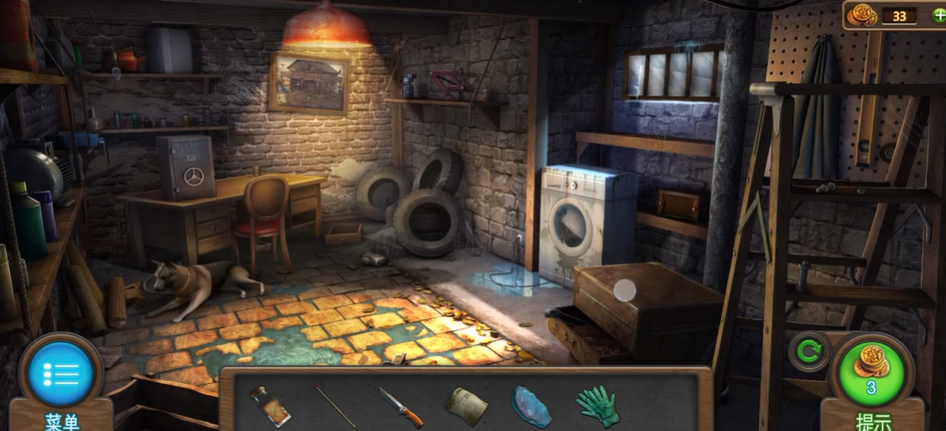The width and height of the screenshot is (946, 431).
Task: Click the green circular-arrow refresh button
Action: pos(807,352)
